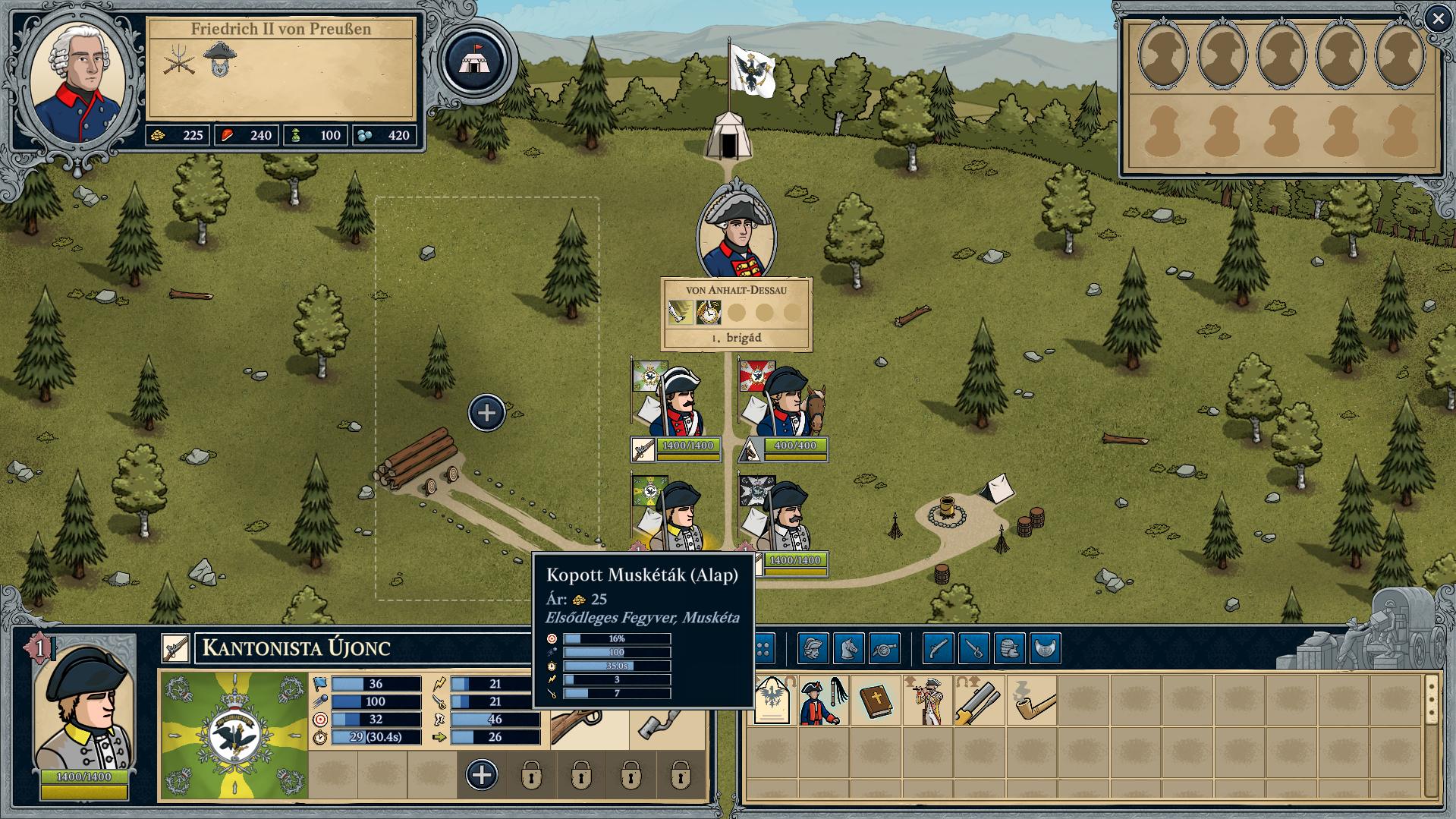Select General von Anhalt-Dessau's portrait
Screen dimensions: 1456x819
coord(736,232)
